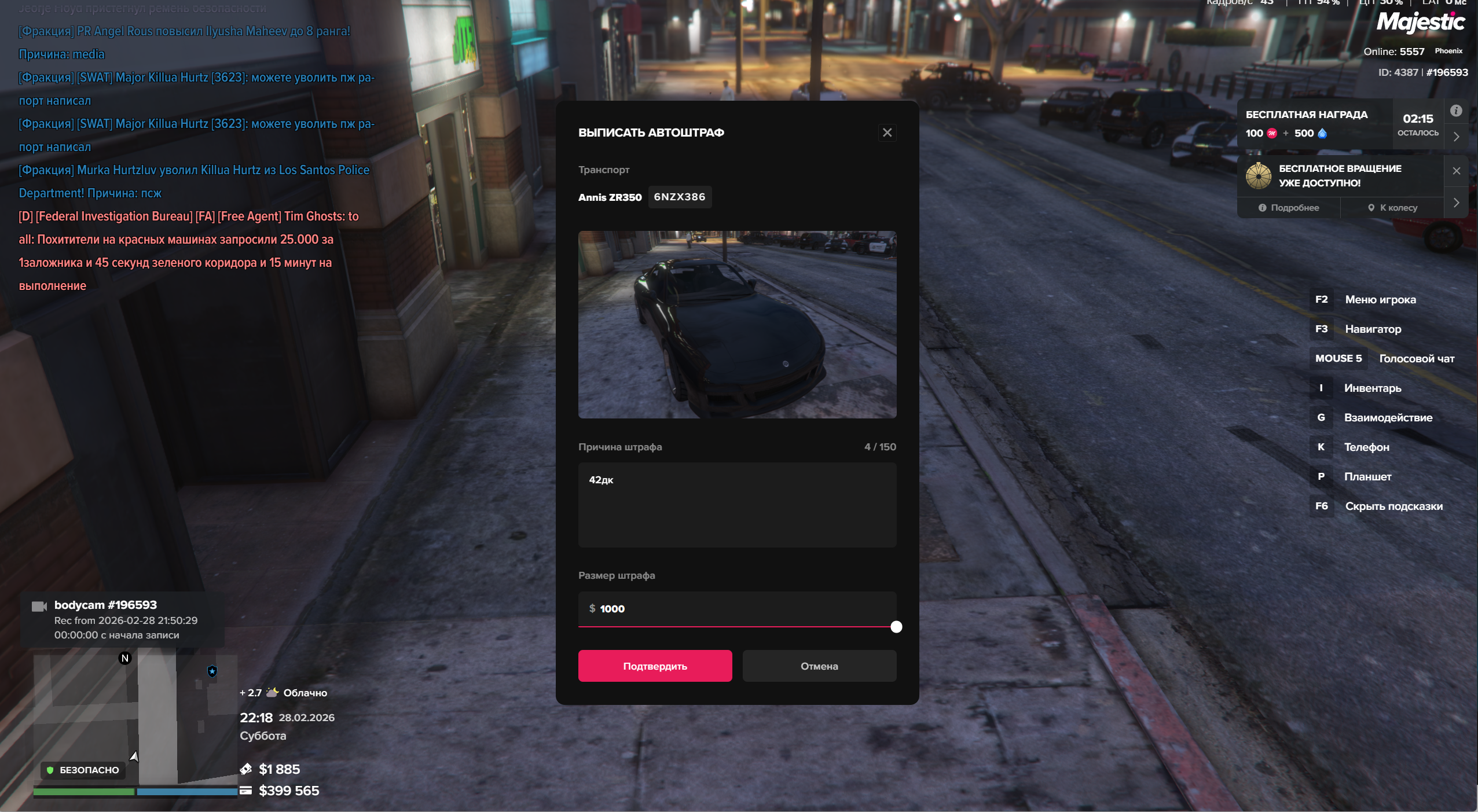
Task: Select the 6NZX386 license plate tag
Action: (x=679, y=197)
